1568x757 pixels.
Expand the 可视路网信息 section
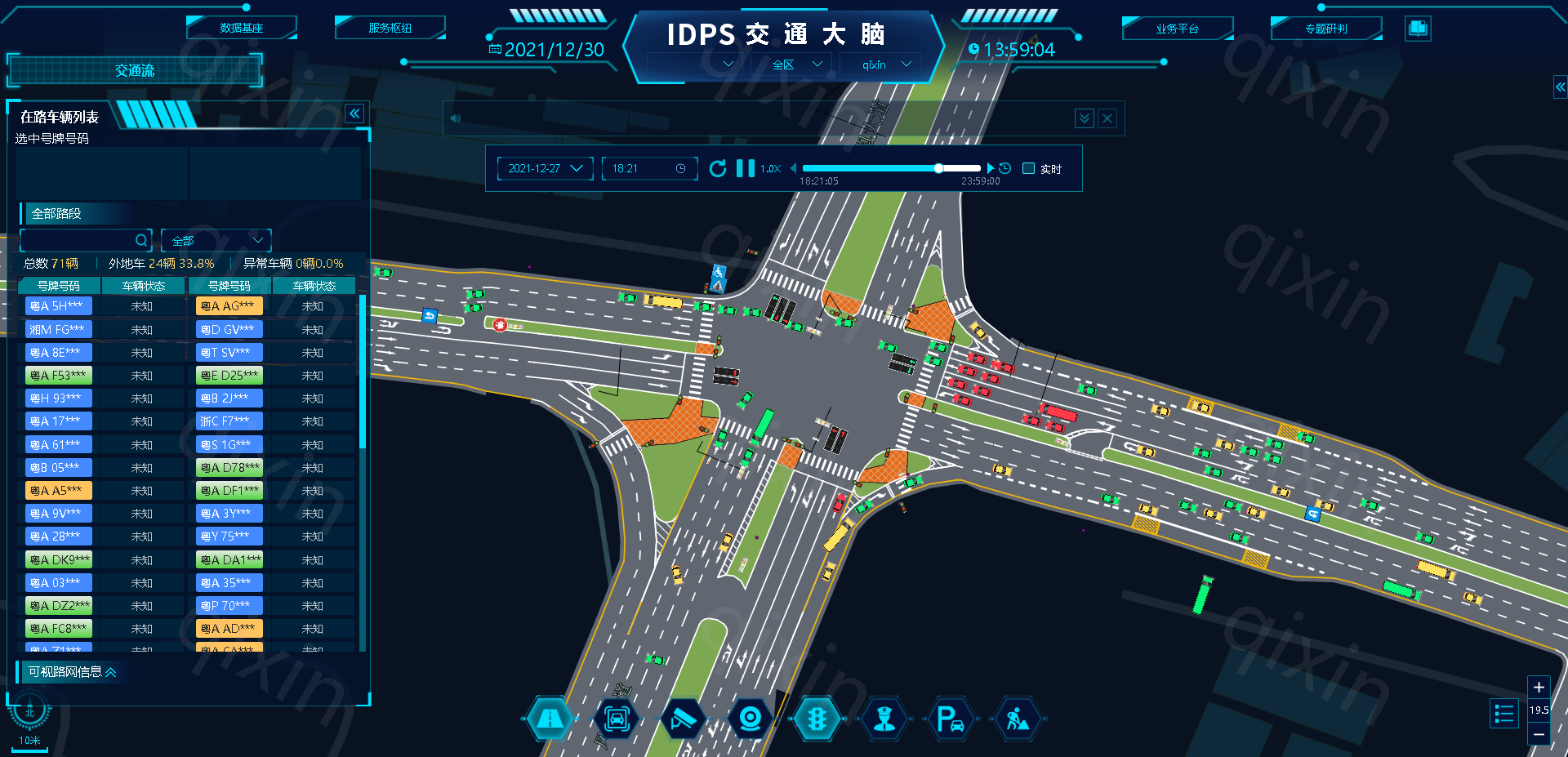tap(72, 672)
